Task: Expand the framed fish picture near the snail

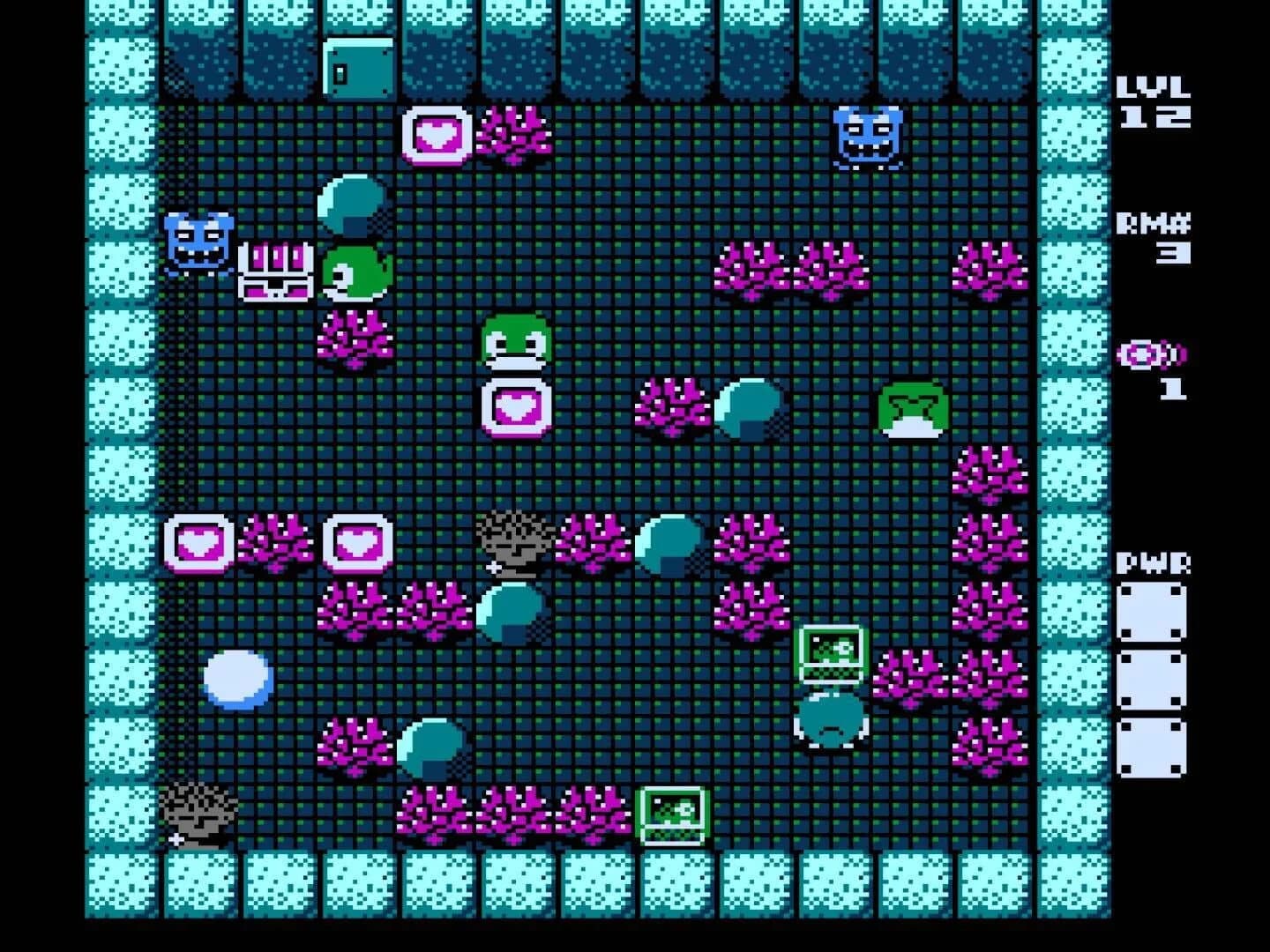Action: pyautogui.click(x=833, y=652)
